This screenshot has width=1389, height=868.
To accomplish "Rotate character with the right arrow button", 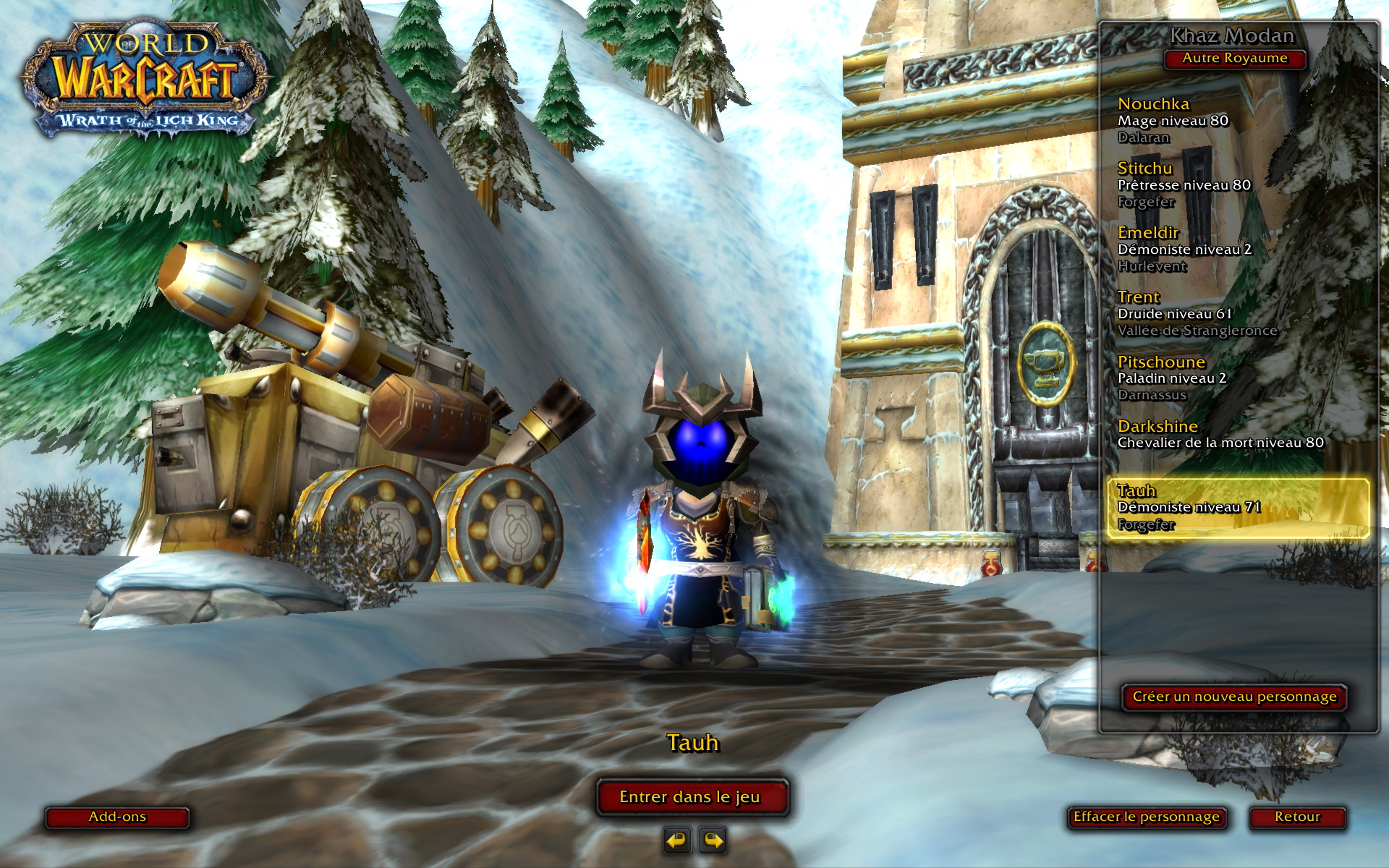I will pyautogui.click(x=713, y=841).
